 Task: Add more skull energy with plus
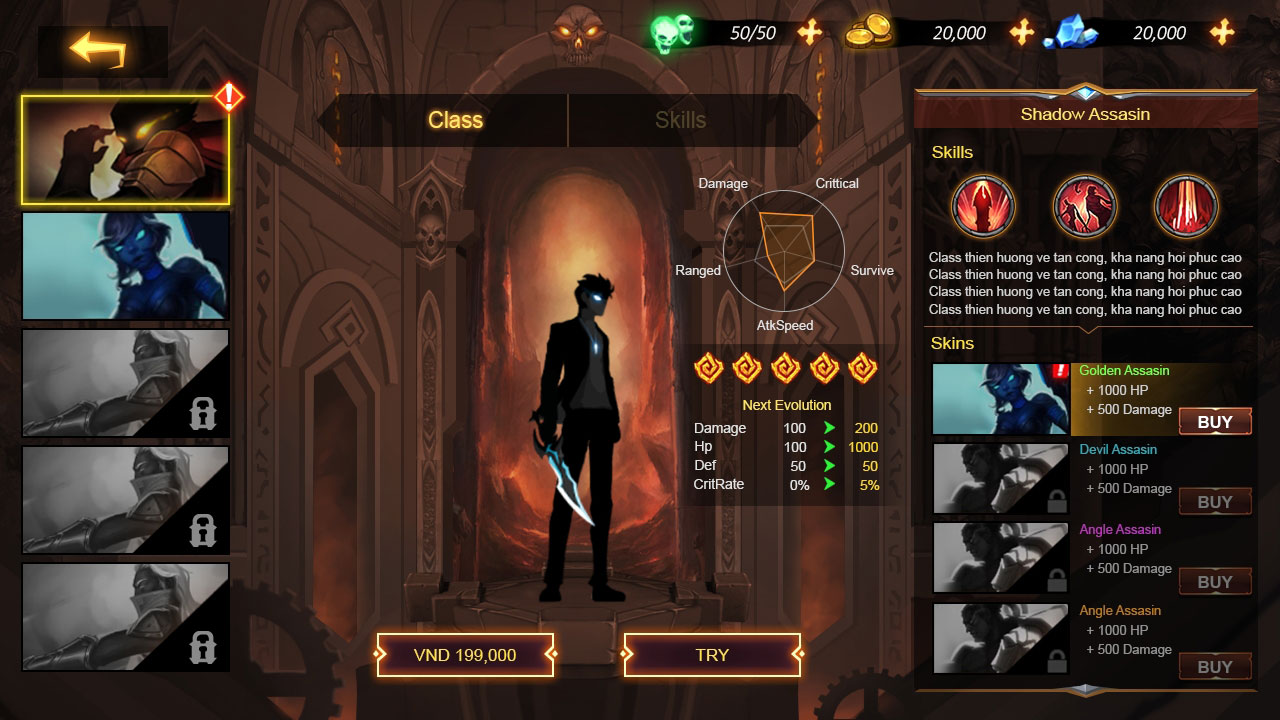(809, 33)
